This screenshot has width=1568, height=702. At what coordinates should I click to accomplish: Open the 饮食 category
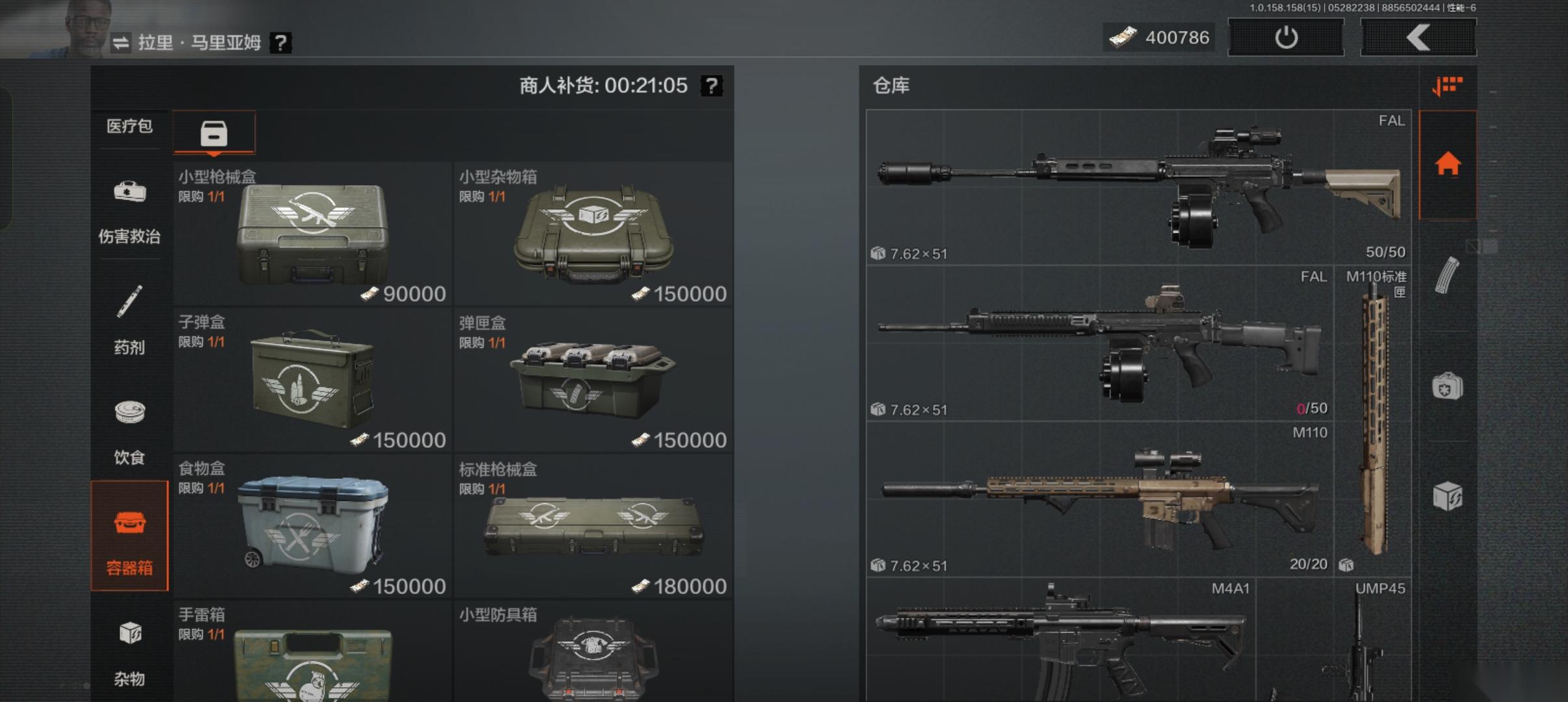(129, 430)
